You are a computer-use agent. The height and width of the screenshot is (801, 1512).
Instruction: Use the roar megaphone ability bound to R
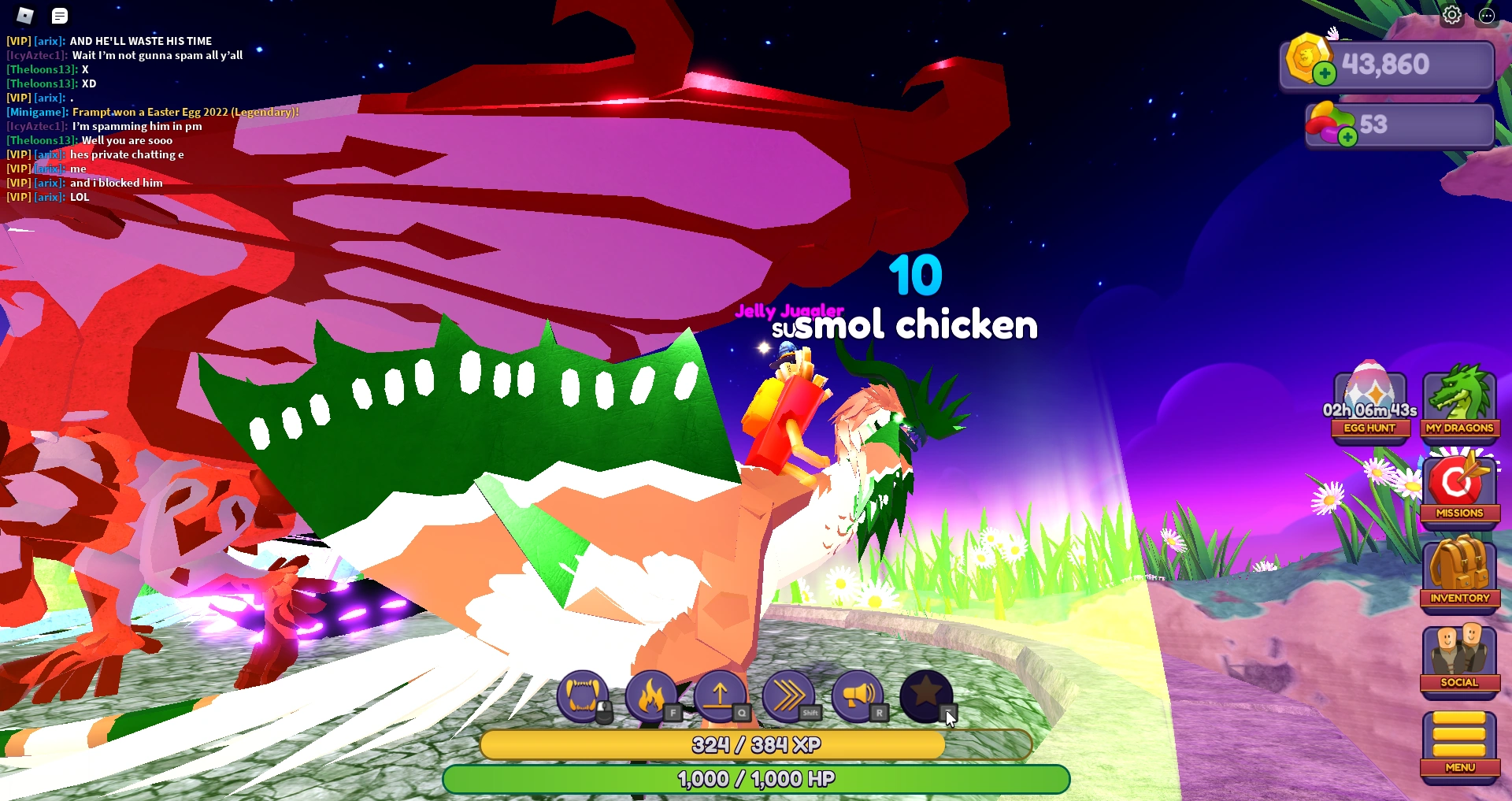click(x=857, y=698)
